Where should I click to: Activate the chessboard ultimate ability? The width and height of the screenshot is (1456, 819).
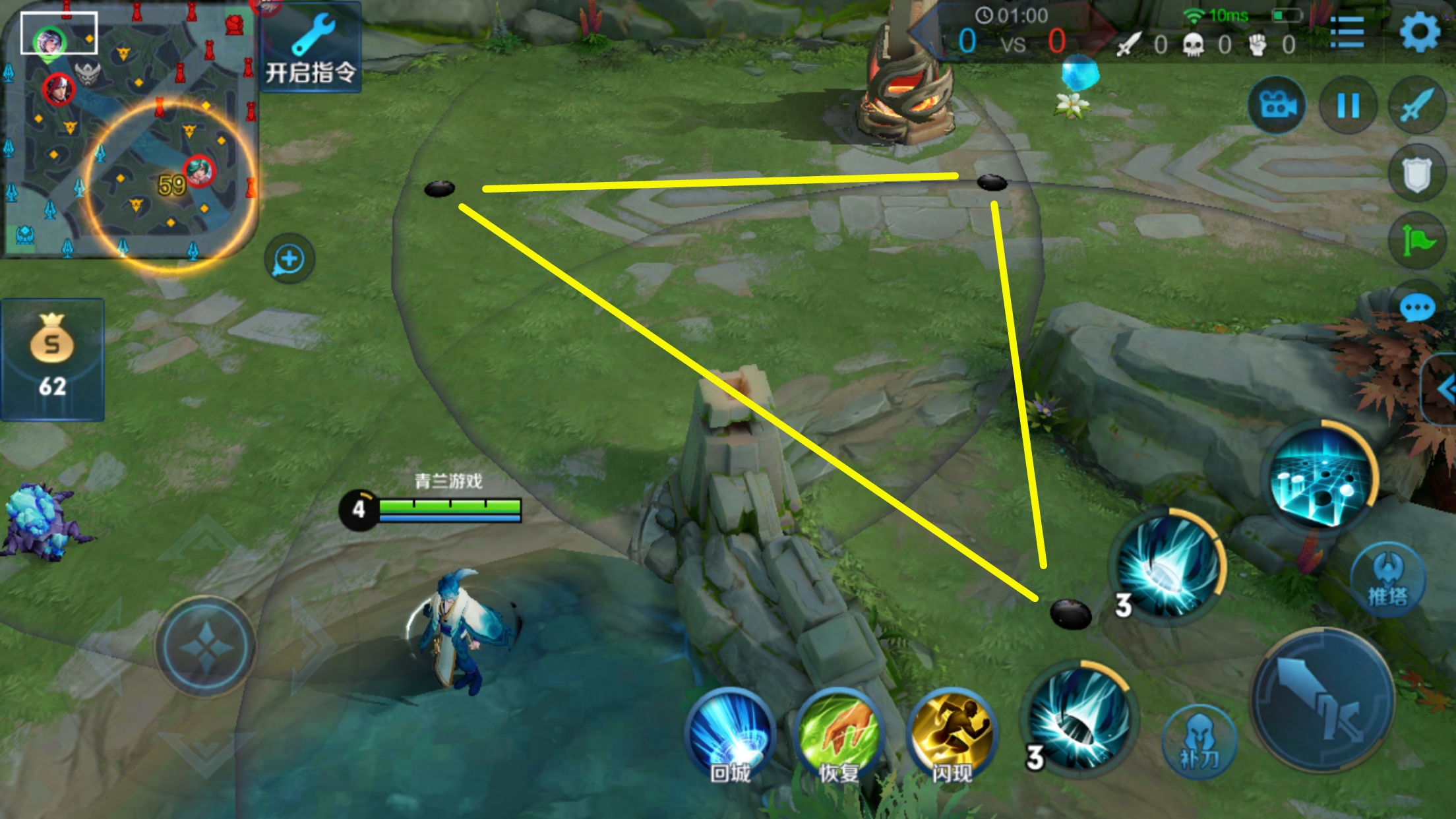coord(1321,475)
